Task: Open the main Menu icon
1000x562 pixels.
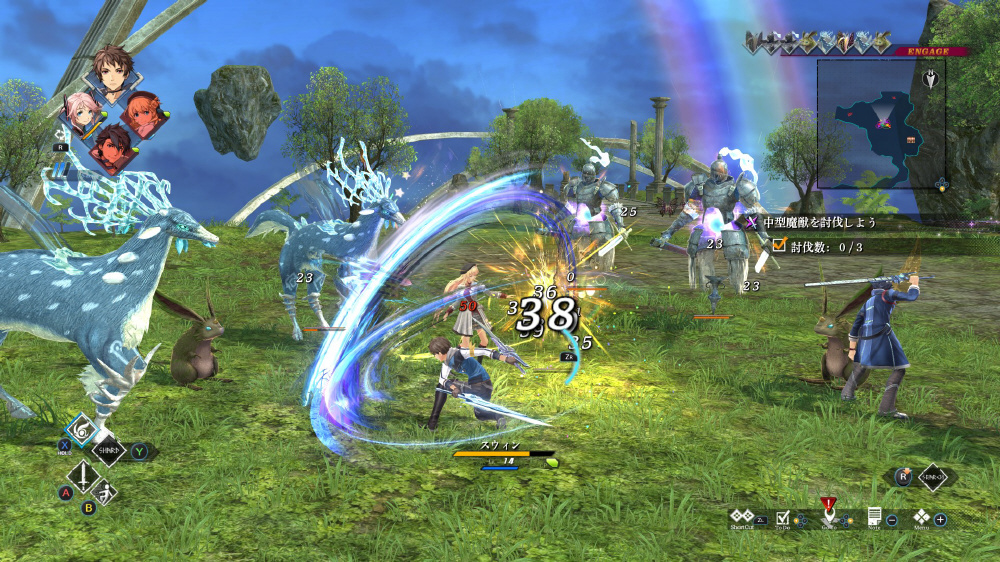Action: 921,517
